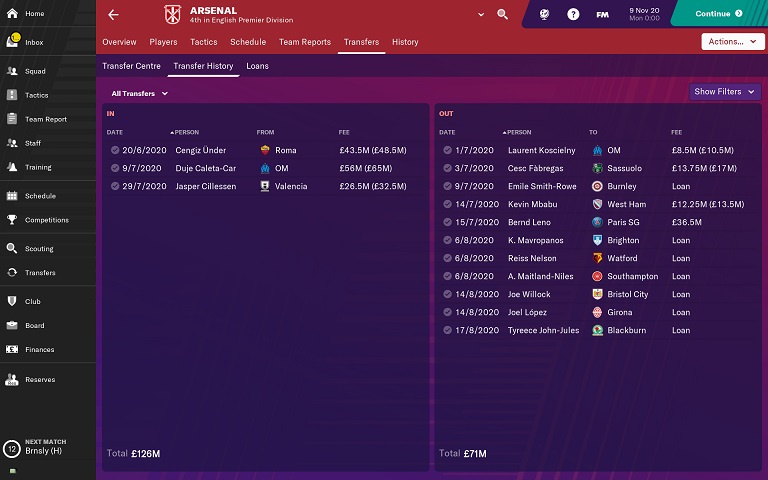The image size is (768, 480).
Task: Show the Loans sub-tab
Action: coord(257,66)
